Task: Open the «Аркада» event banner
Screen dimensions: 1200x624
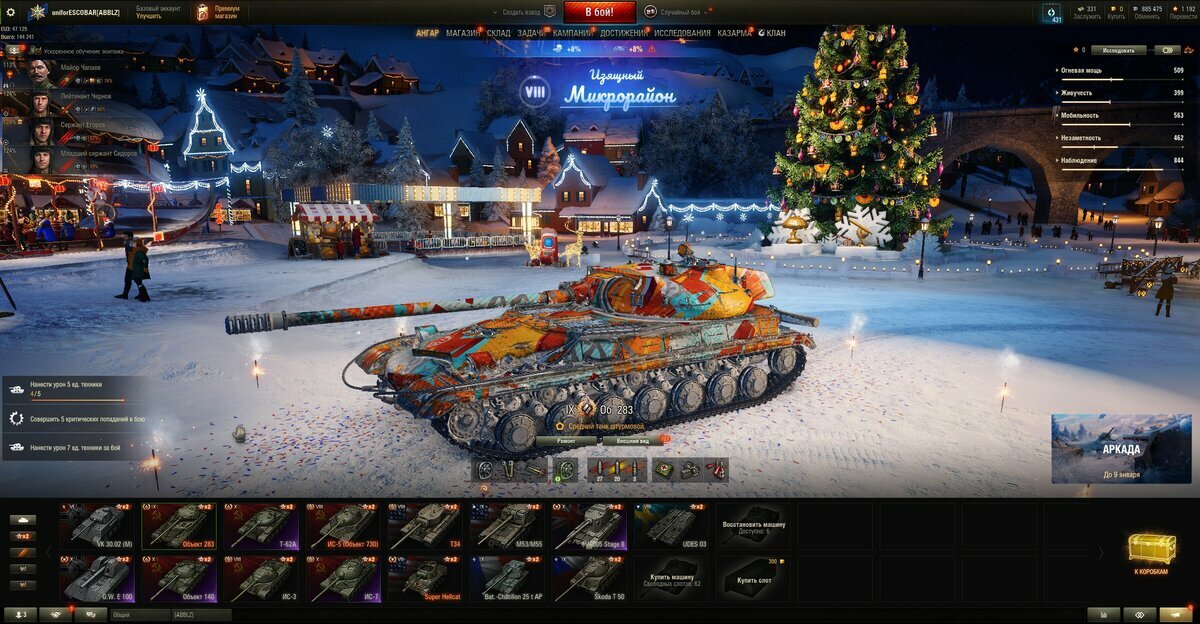Action: [x=1121, y=448]
